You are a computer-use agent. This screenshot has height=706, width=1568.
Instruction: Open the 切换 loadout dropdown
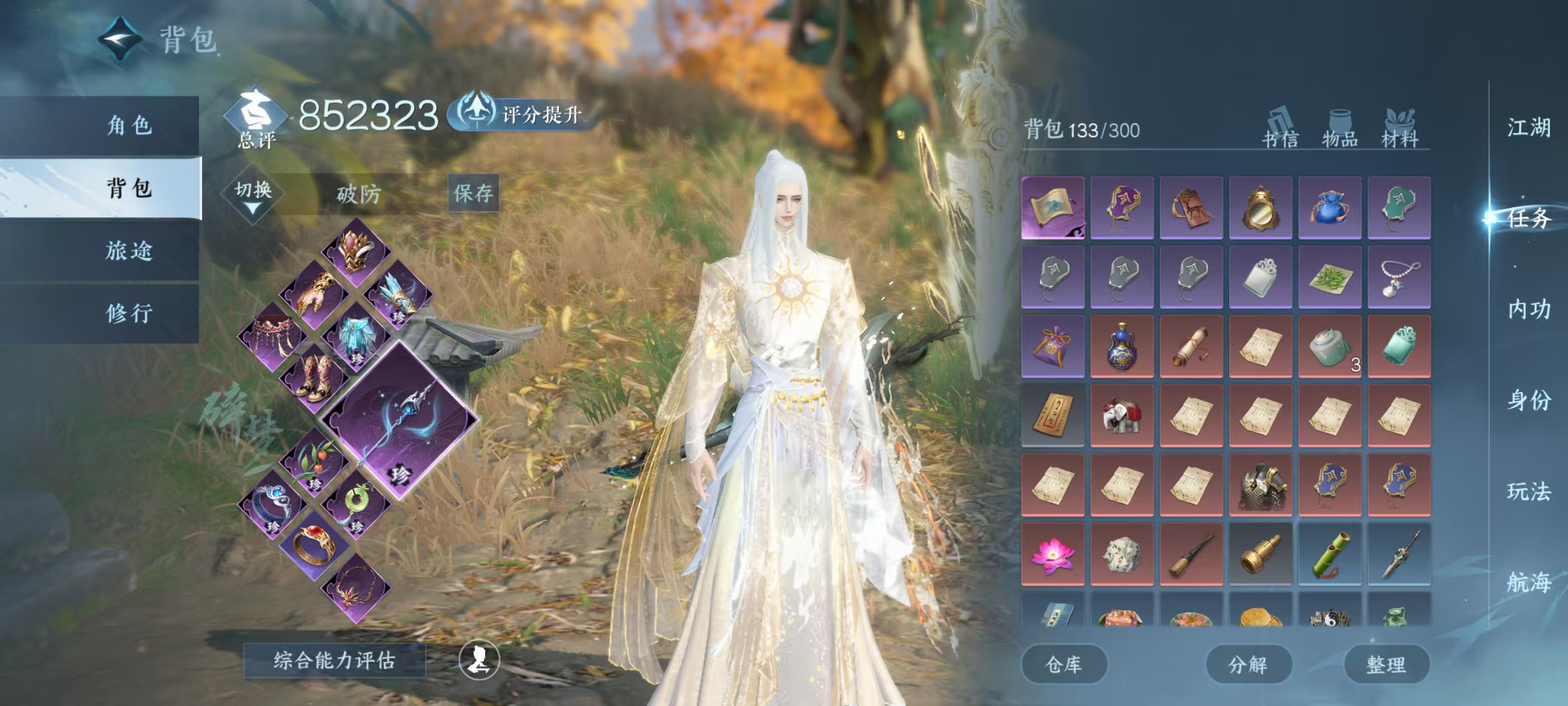coord(253,194)
